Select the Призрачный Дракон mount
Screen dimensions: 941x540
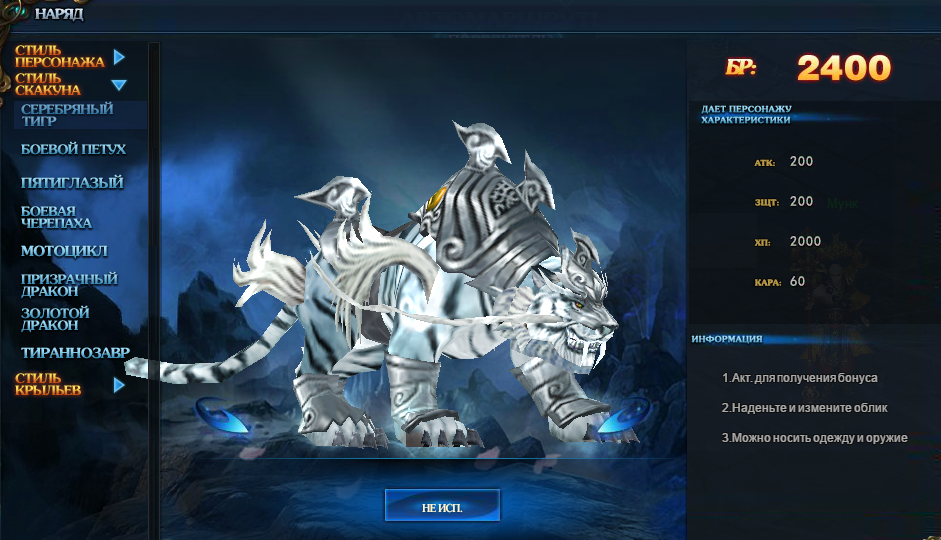(x=69, y=284)
